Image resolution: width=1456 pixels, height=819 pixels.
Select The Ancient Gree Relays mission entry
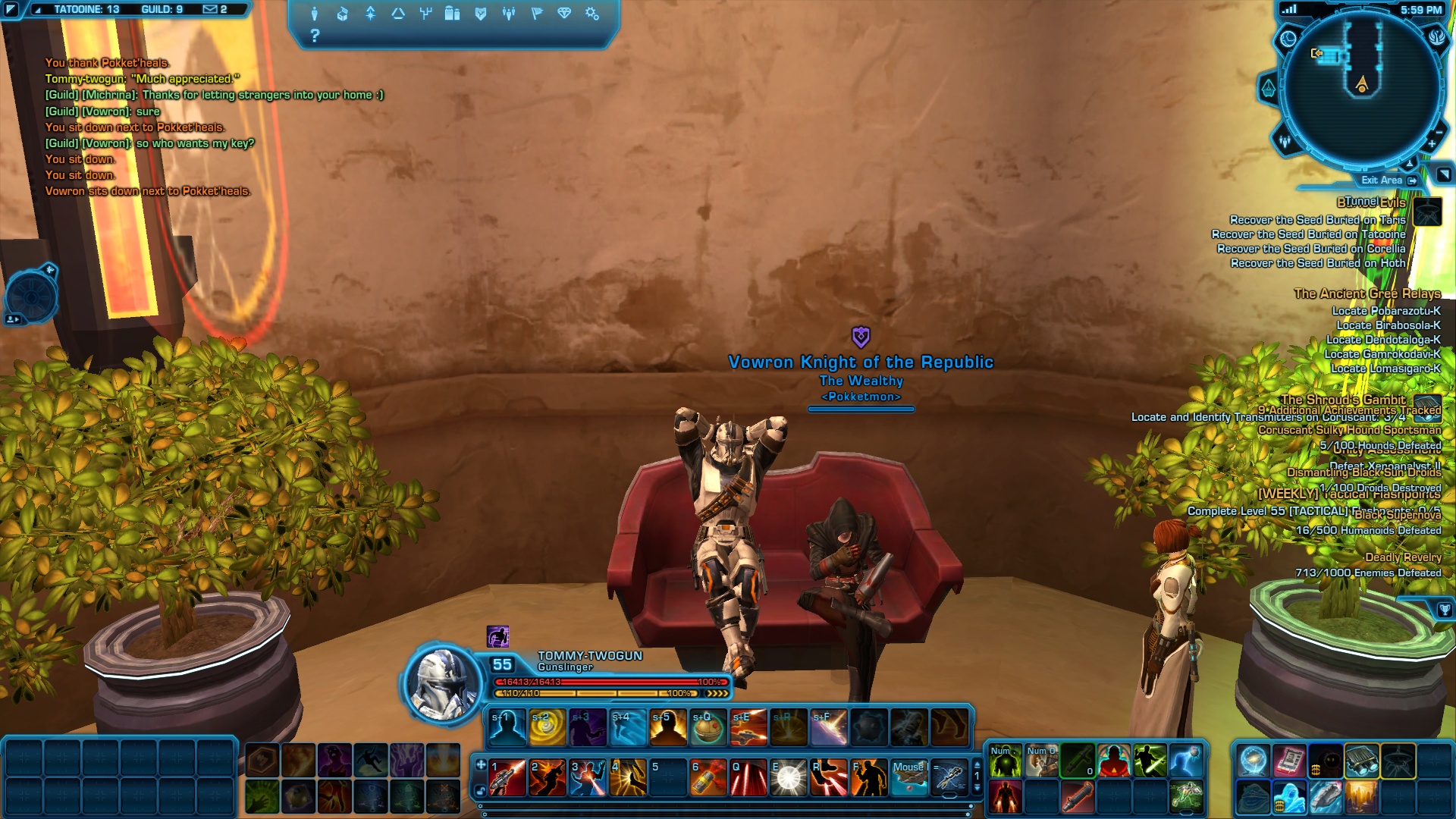tap(1367, 293)
